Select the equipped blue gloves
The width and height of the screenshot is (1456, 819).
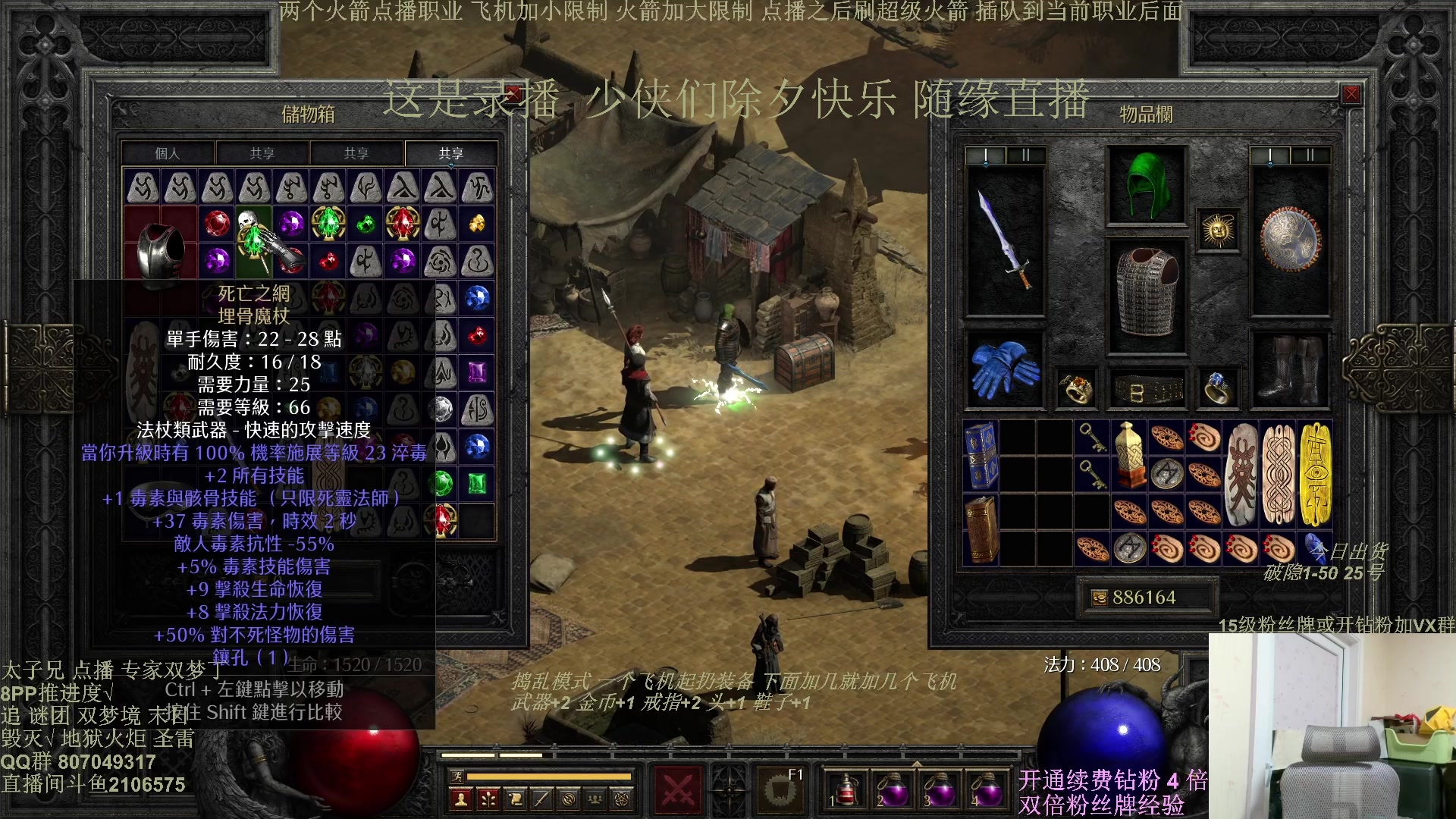[1005, 369]
